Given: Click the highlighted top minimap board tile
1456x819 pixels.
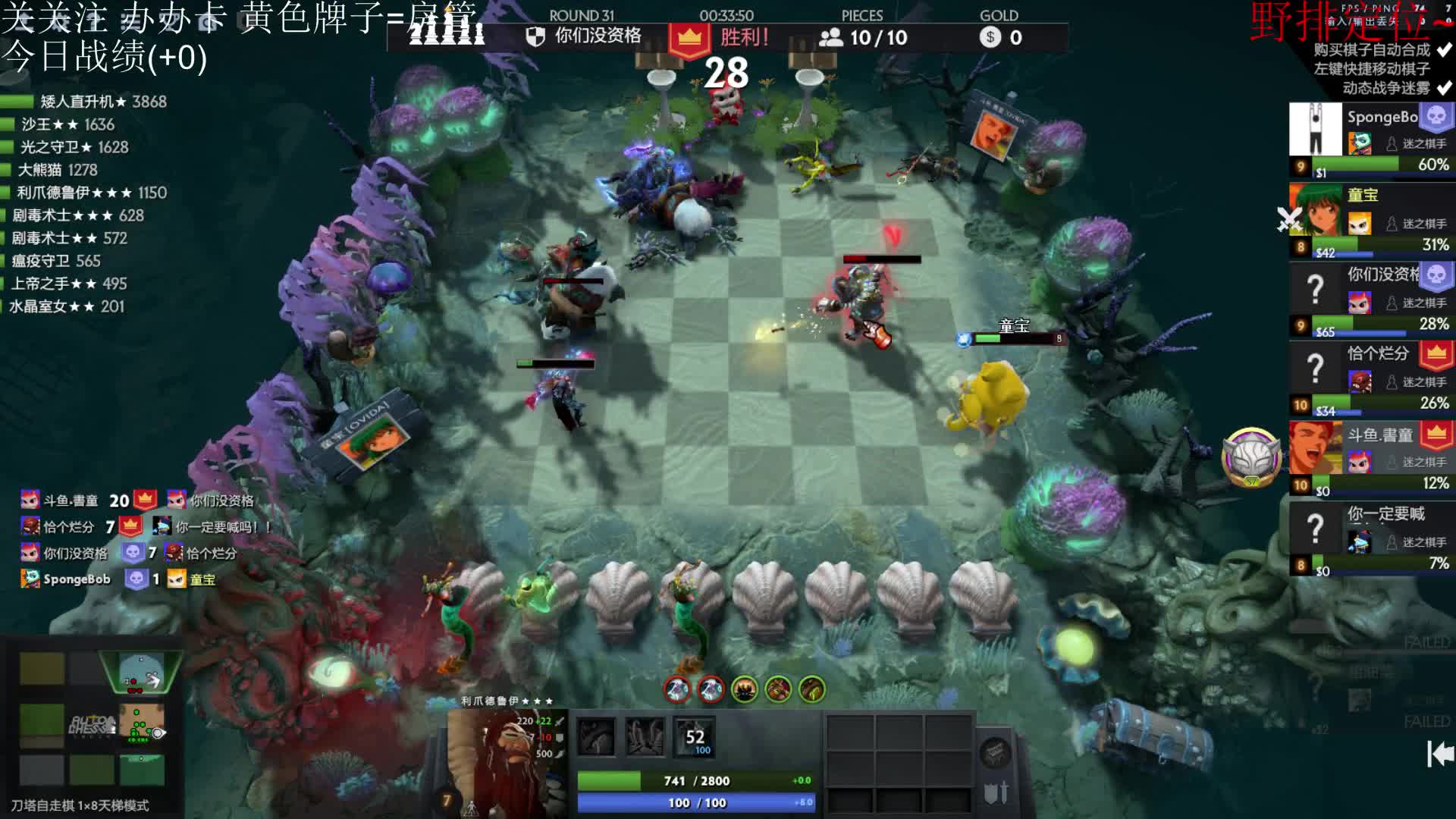Looking at the screenshot, I should pos(141,671).
